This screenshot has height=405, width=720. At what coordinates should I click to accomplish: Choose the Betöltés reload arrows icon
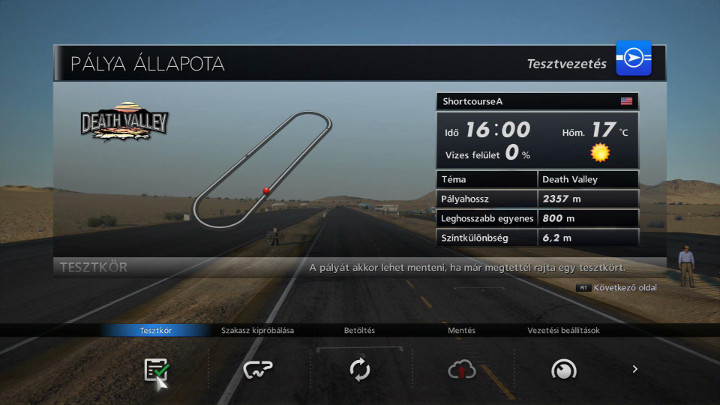(x=360, y=370)
